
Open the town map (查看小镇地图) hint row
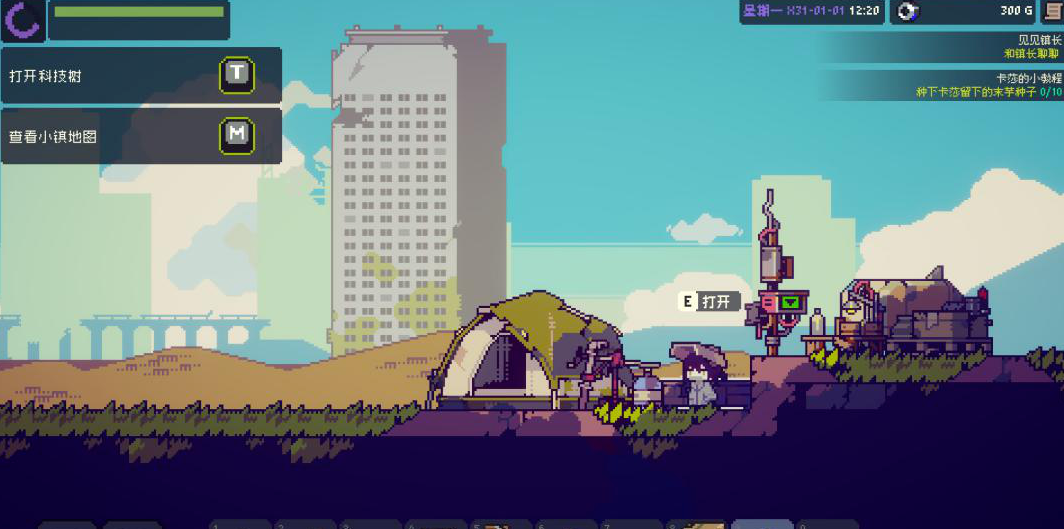[x=140, y=136]
